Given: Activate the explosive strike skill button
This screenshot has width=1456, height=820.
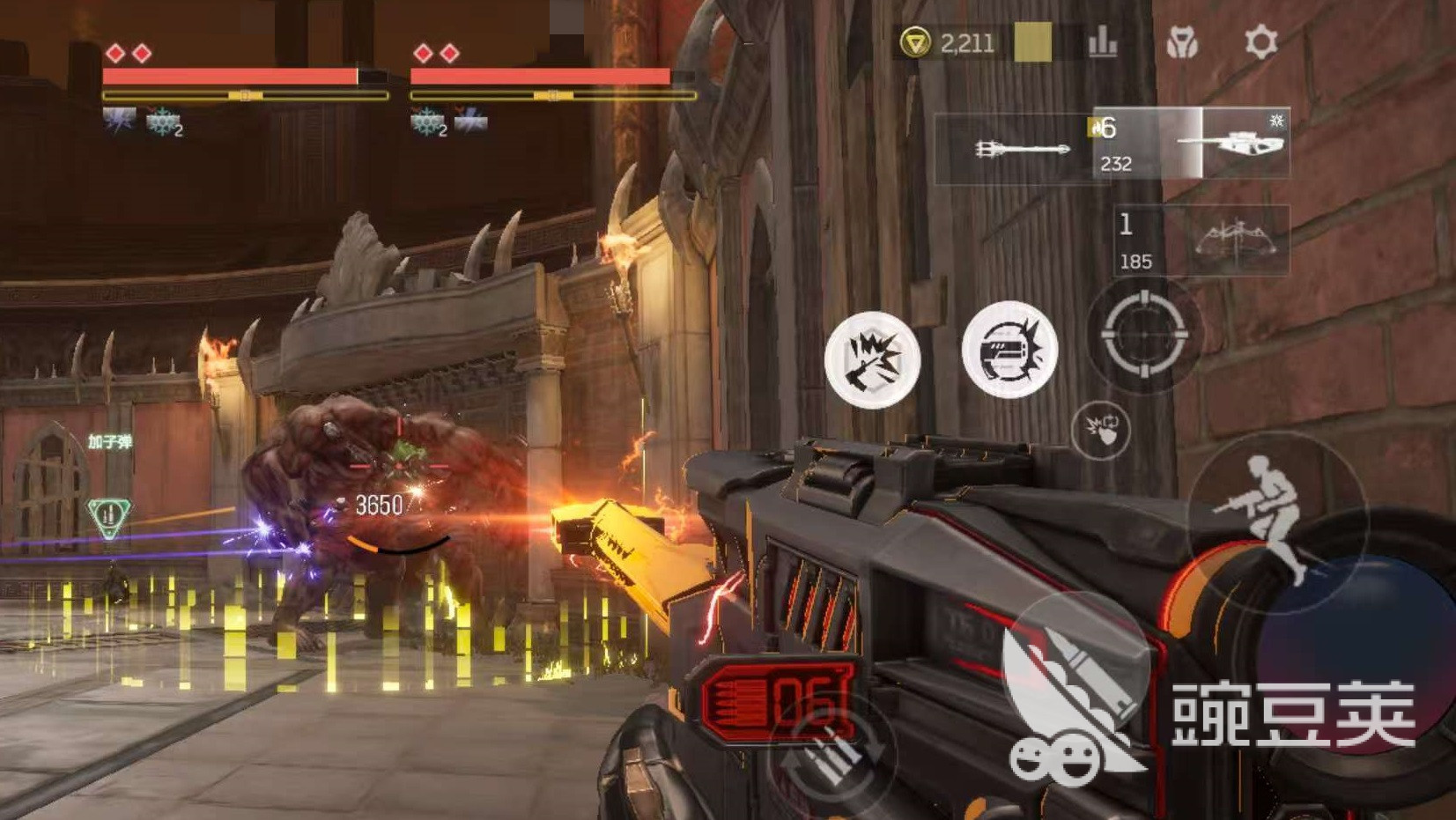Looking at the screenshot, I should [x=872, y=359].
